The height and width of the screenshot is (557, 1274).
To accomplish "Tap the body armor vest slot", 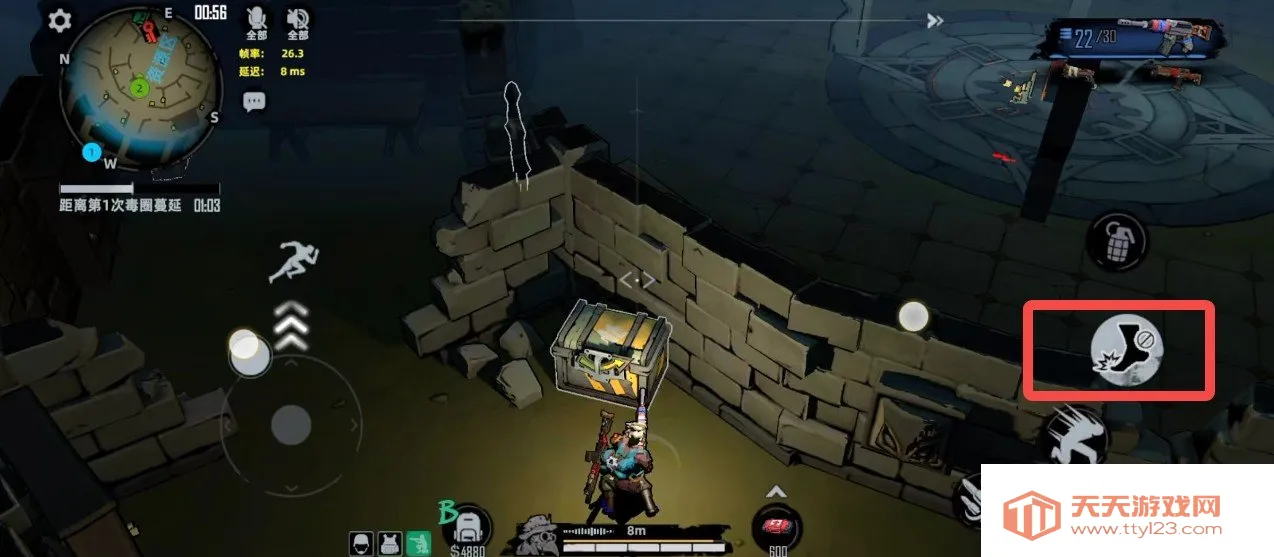I will point(390,543).
